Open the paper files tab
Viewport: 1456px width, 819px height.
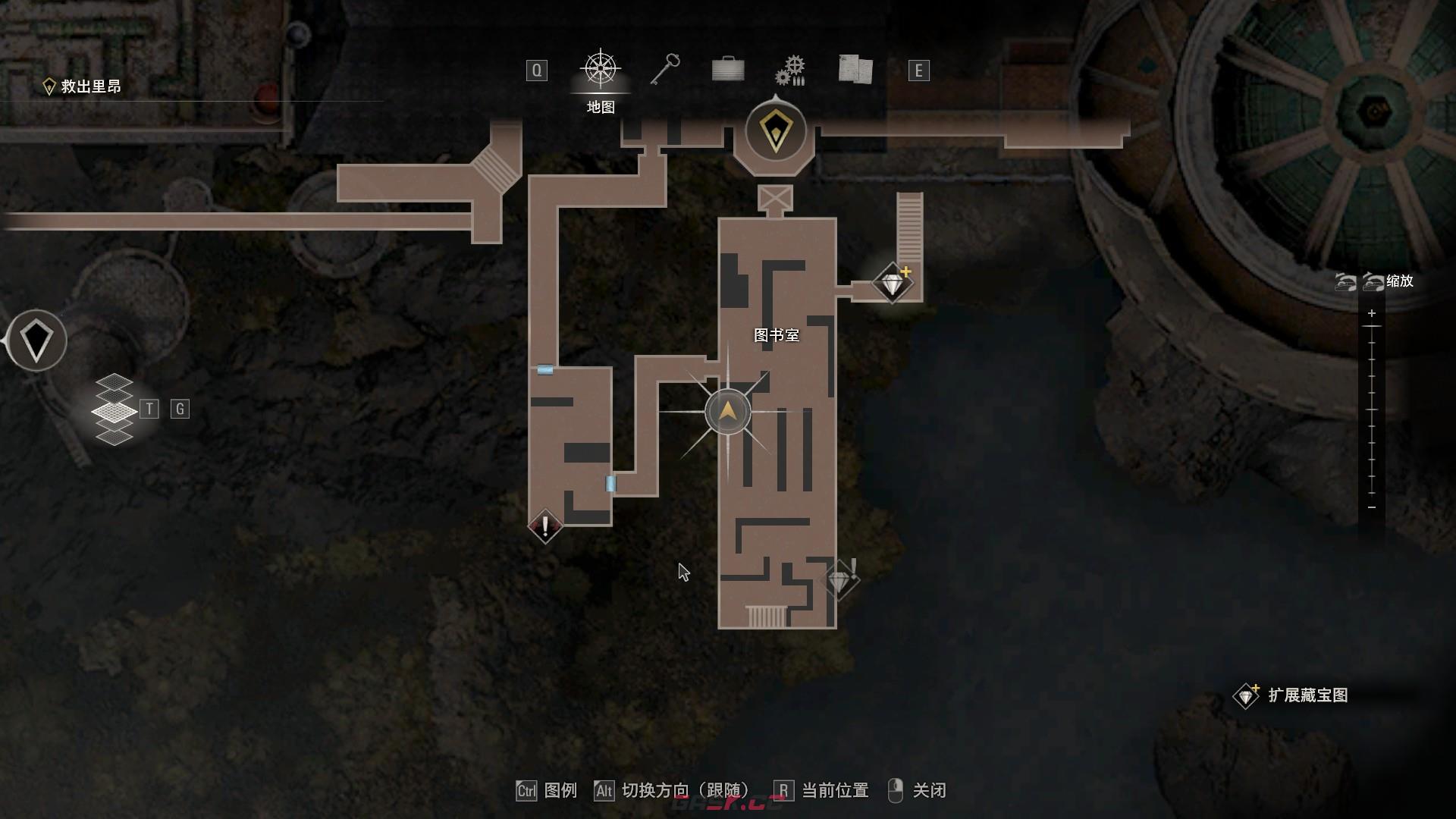point(855,70)
